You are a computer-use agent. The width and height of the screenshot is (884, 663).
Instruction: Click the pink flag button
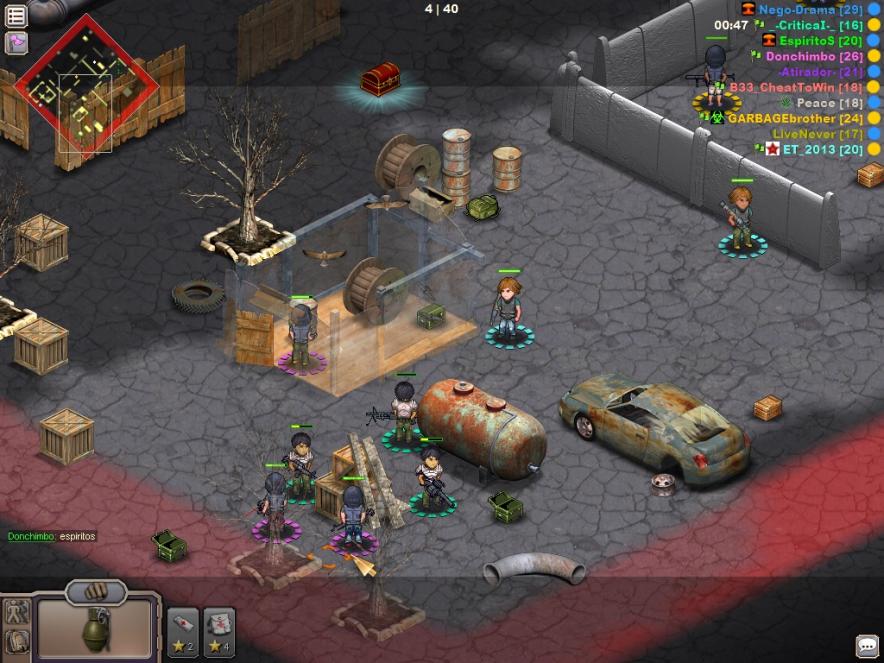click(x=16, y=42)
